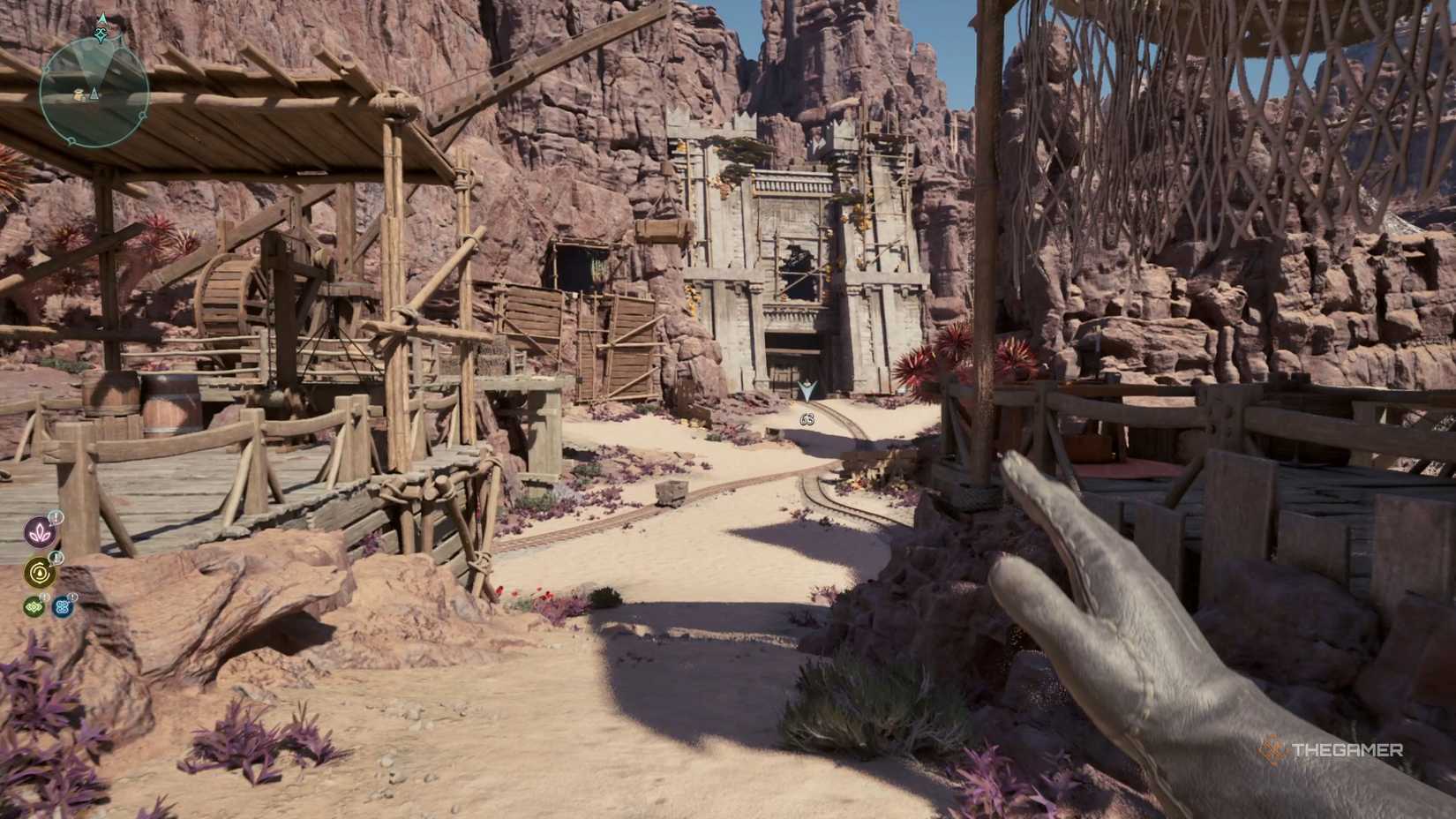Toggle the alert bubble on the green icon
1456x819 pixels.
point(44,597)
